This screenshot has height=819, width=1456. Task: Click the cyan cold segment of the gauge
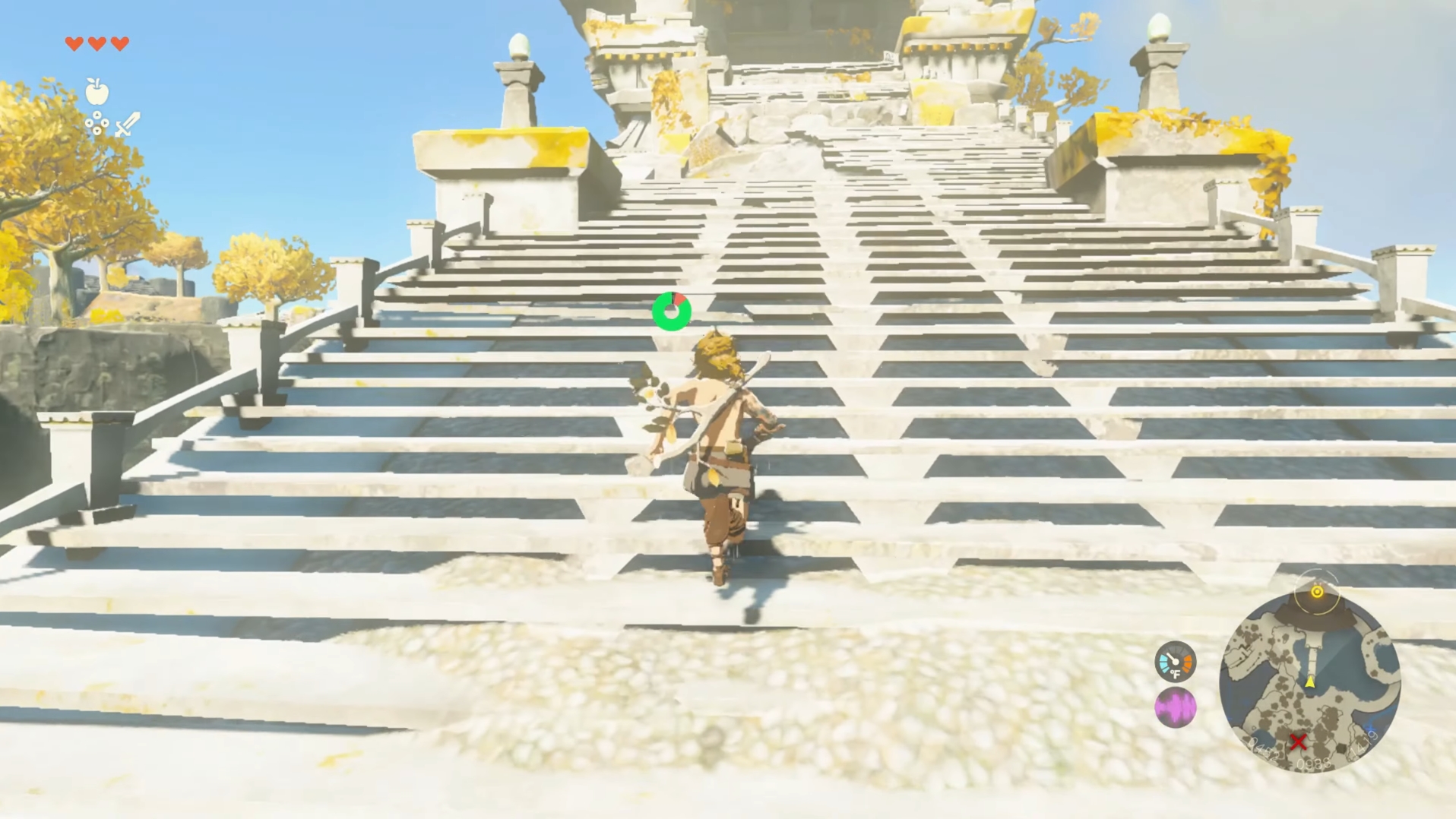pos(1164,662)
